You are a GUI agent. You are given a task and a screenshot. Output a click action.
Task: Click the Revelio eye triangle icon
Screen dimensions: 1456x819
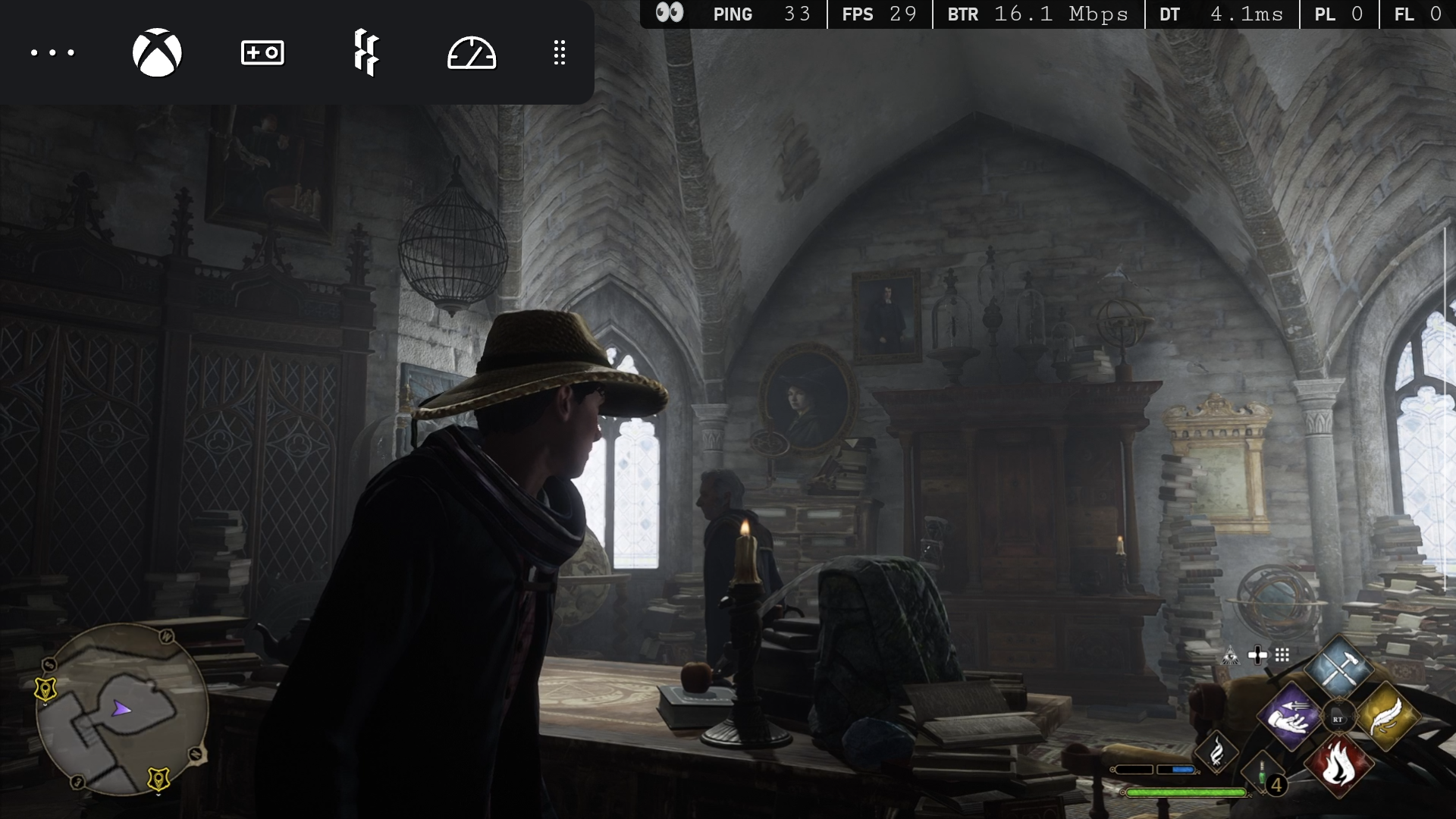pos(1230,656)
